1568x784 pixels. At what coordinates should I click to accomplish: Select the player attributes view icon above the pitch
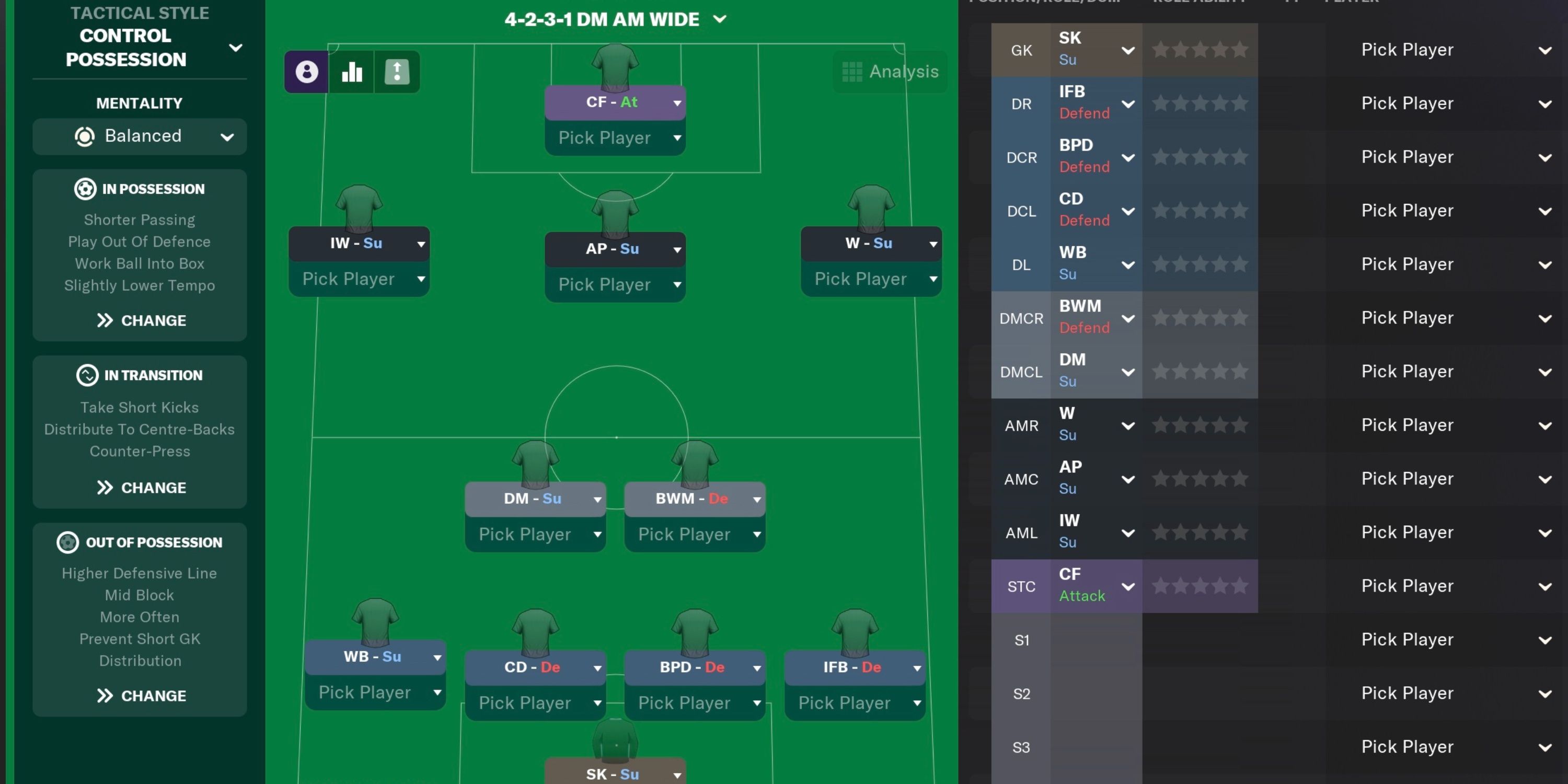tap(307, 71)
